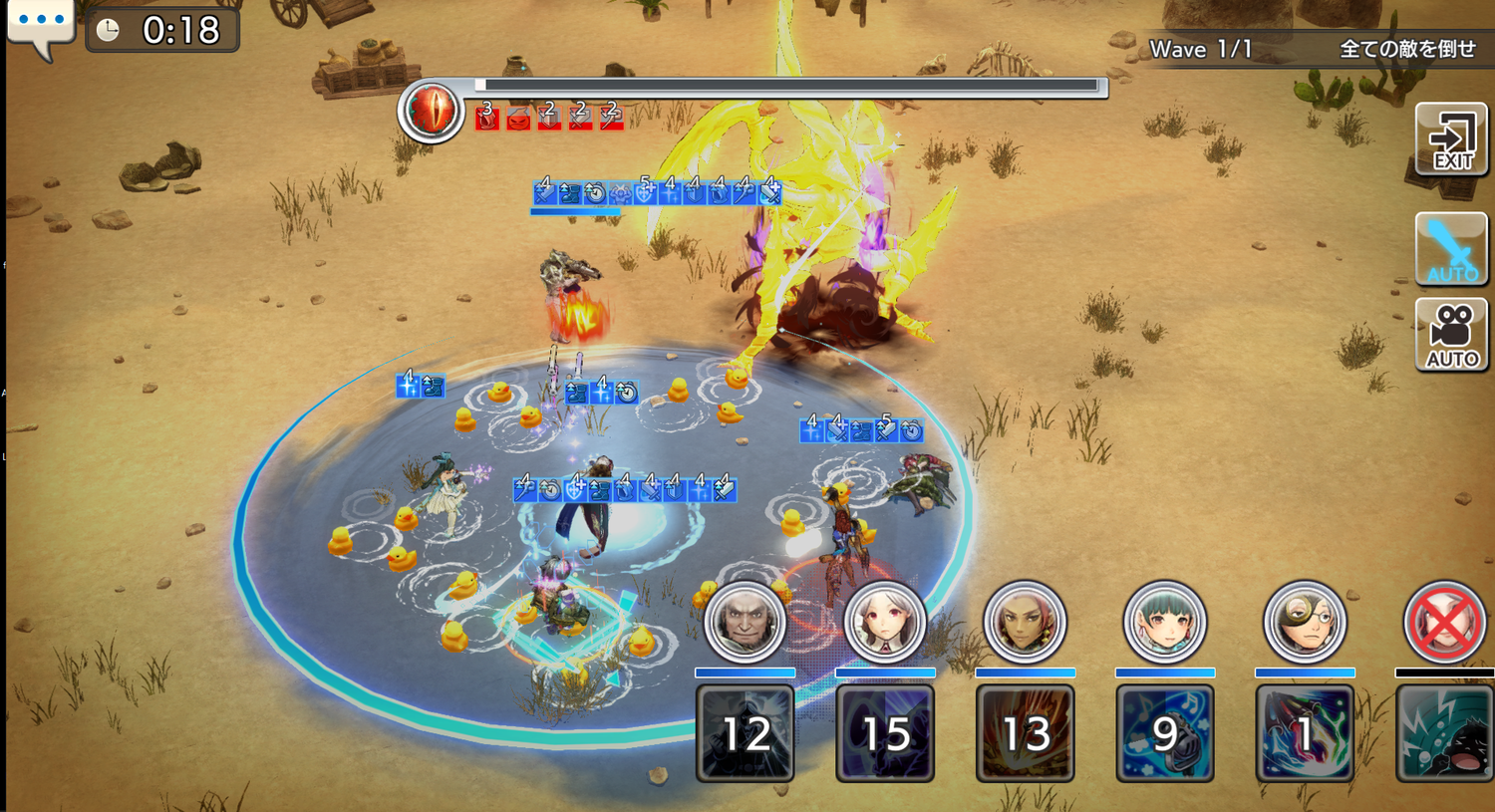Select the eyepatch character portrait

1305,622
